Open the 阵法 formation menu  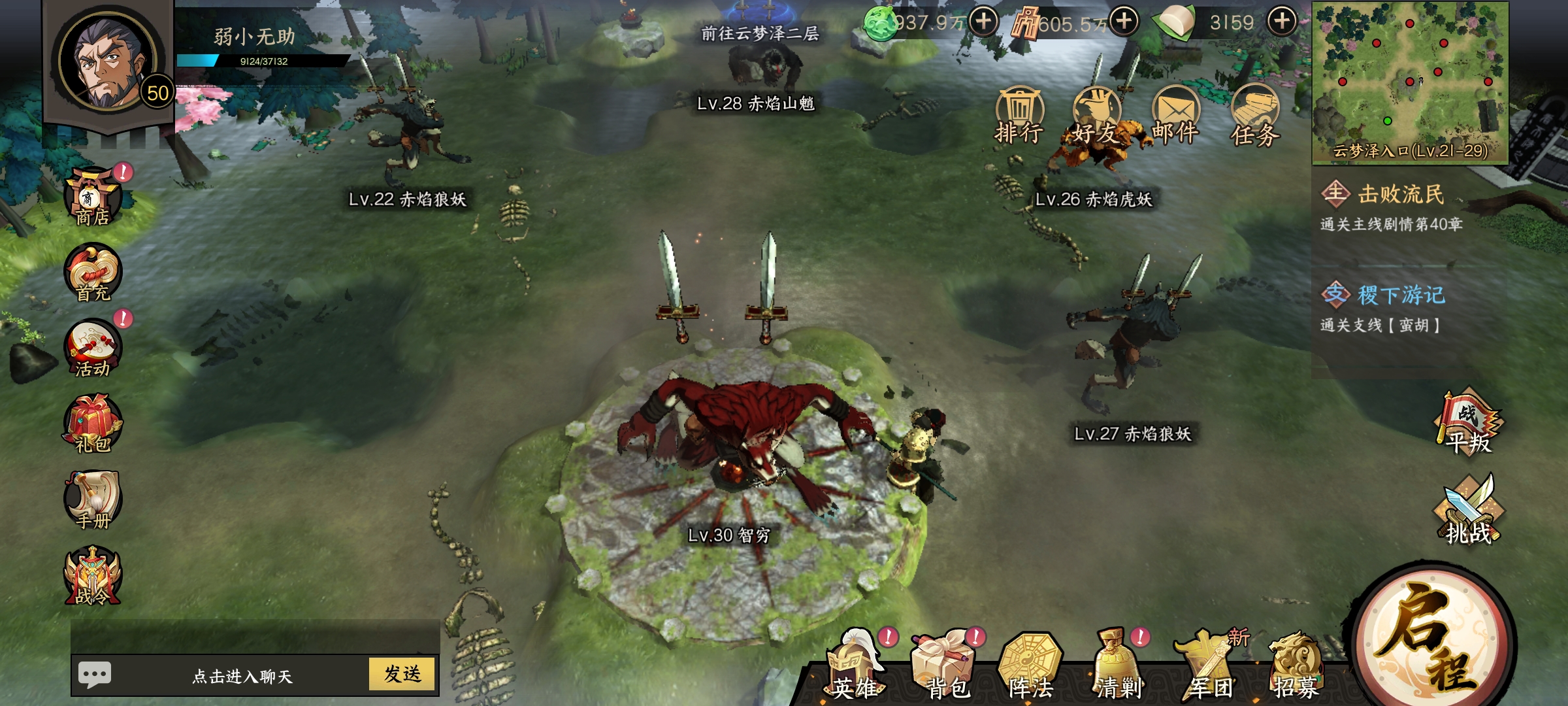point(1031,668)
